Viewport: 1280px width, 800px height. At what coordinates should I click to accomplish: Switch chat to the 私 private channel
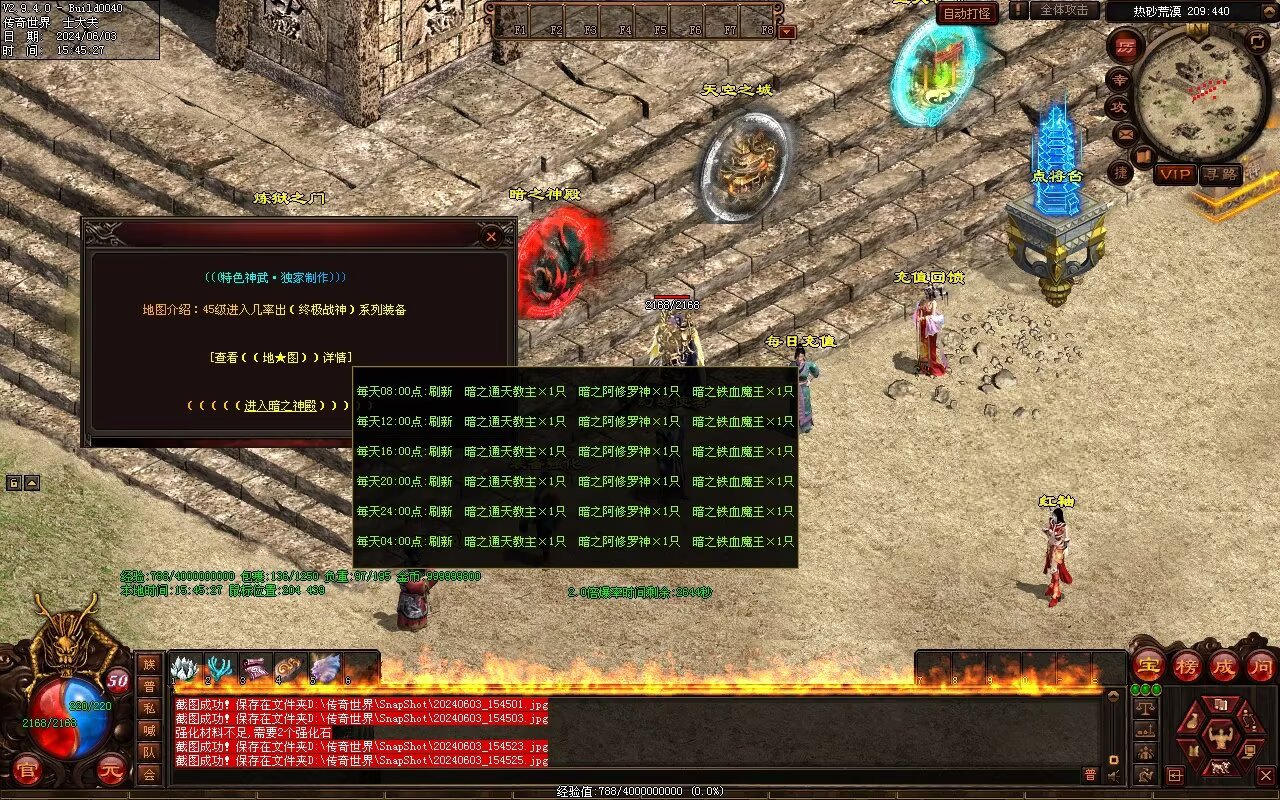pos(148,707)
